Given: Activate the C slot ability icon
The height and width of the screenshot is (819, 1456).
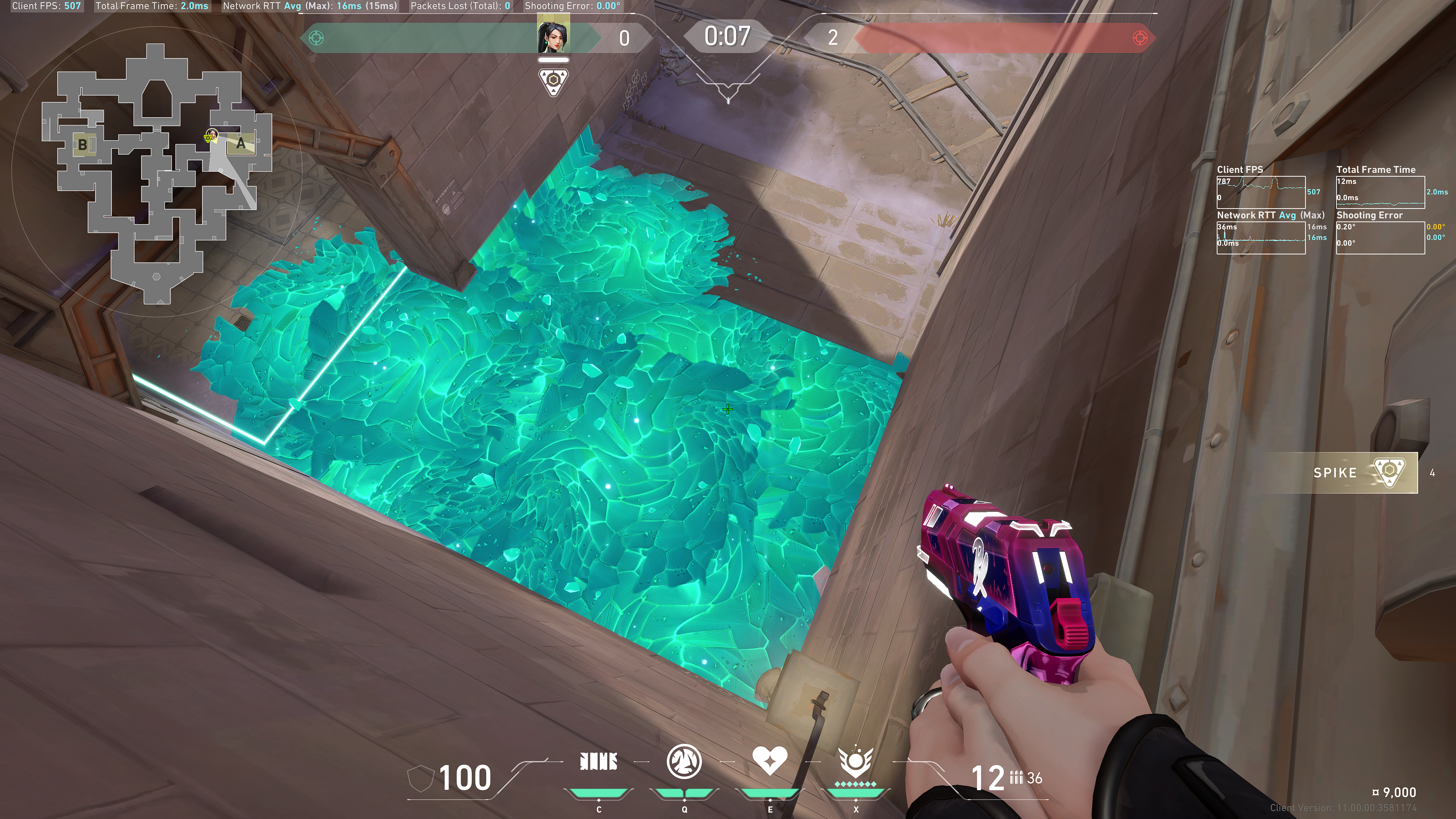Looking at the screenshot, I should point(599,762).
